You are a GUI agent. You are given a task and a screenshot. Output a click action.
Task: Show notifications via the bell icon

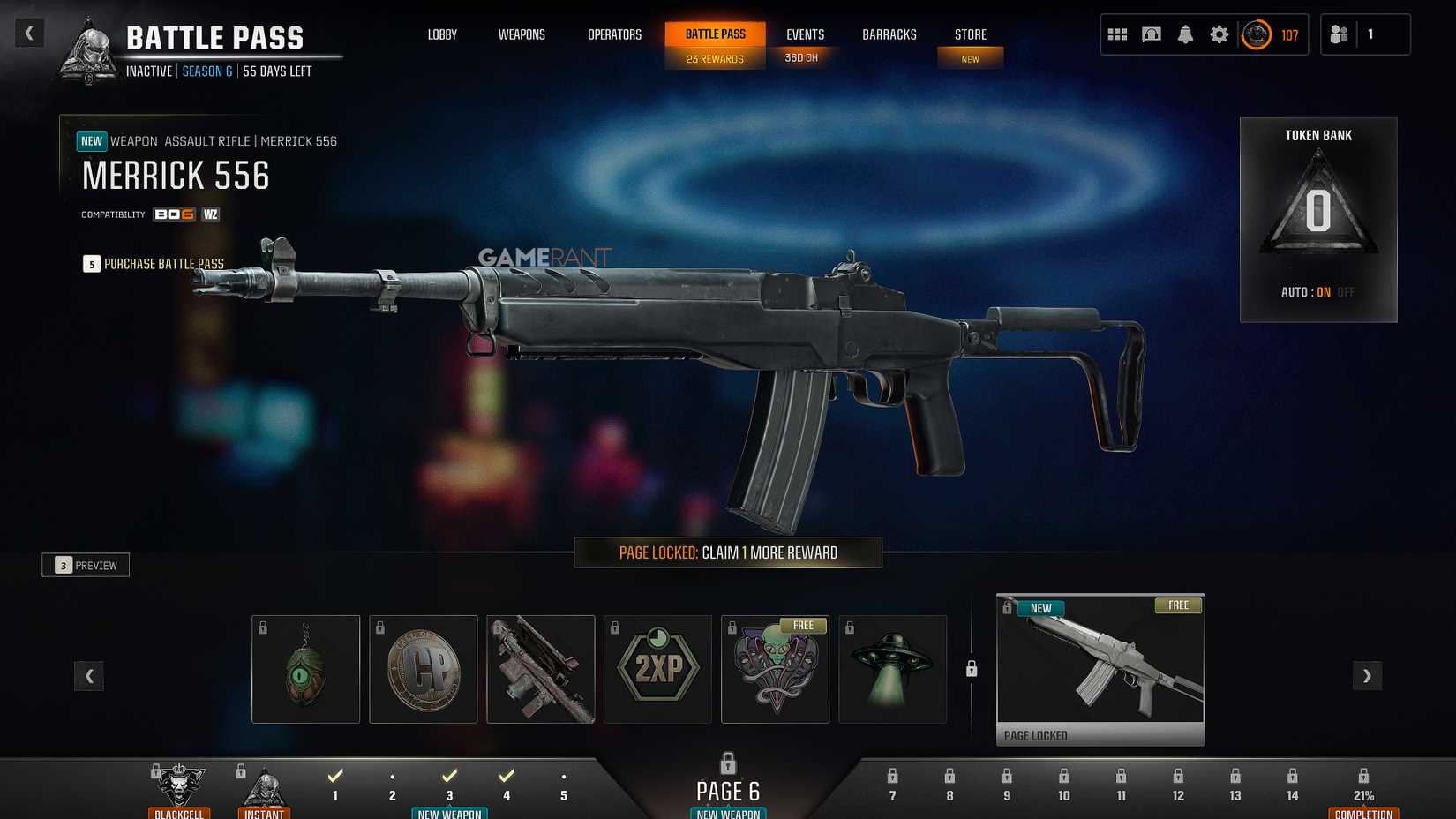pyautogui.click(x=1185, y=35)
